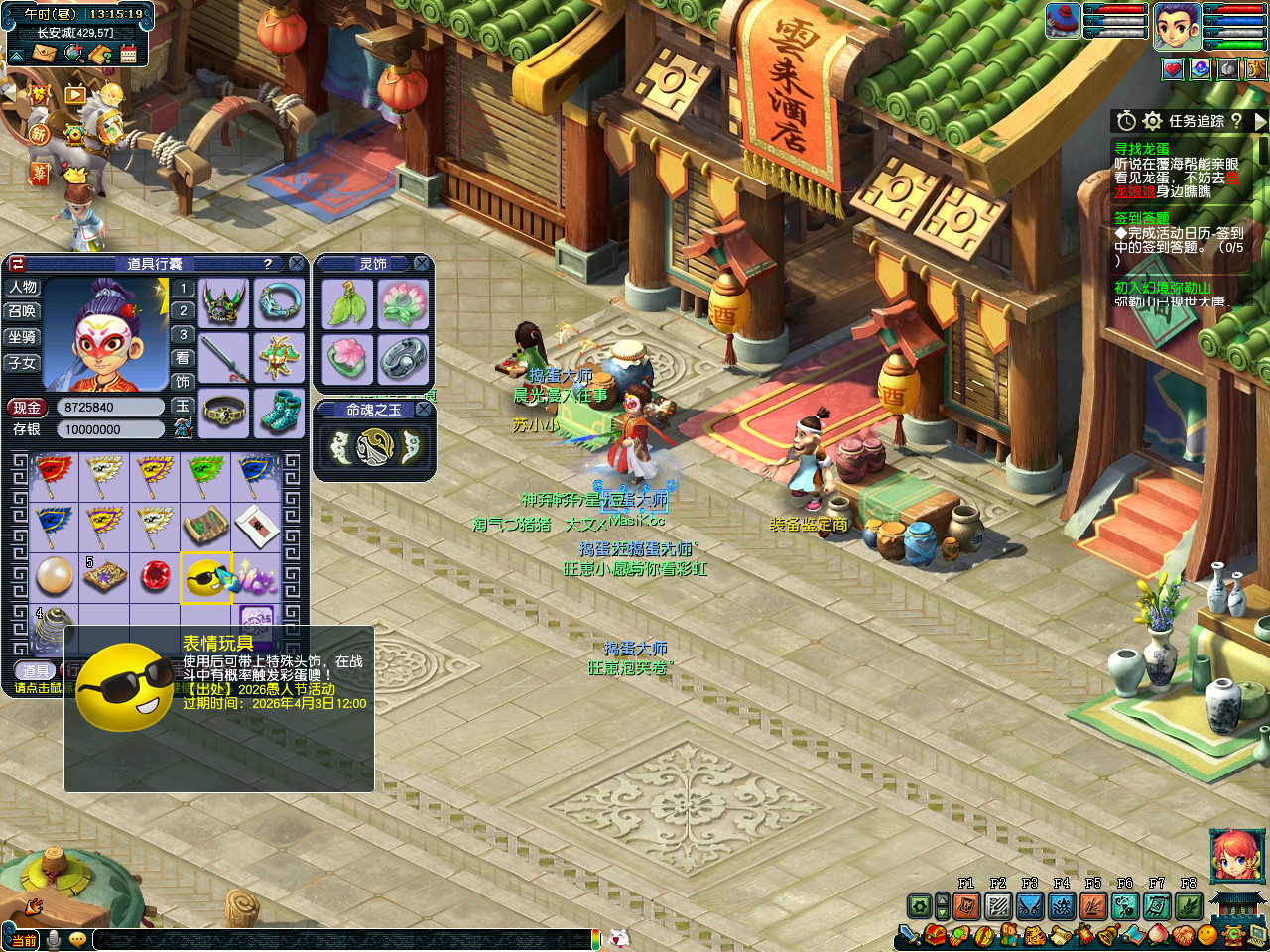Image resolution: width=1270 pixels, height=952 pixels.
Task: Select the pearl item in the inventory
Action: pos(54,576)
